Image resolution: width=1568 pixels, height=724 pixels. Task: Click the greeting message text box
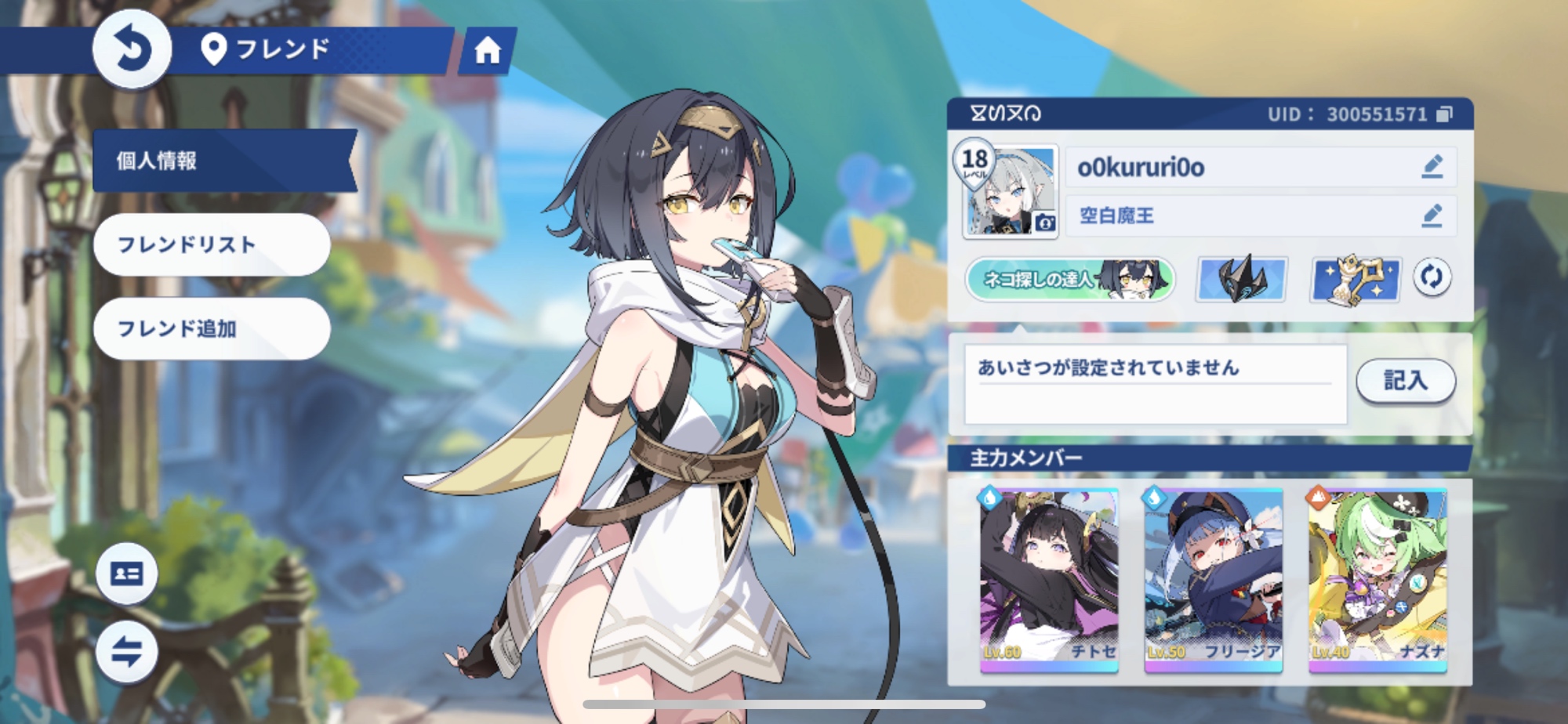pyautogui.click(x=1154, y=384)
